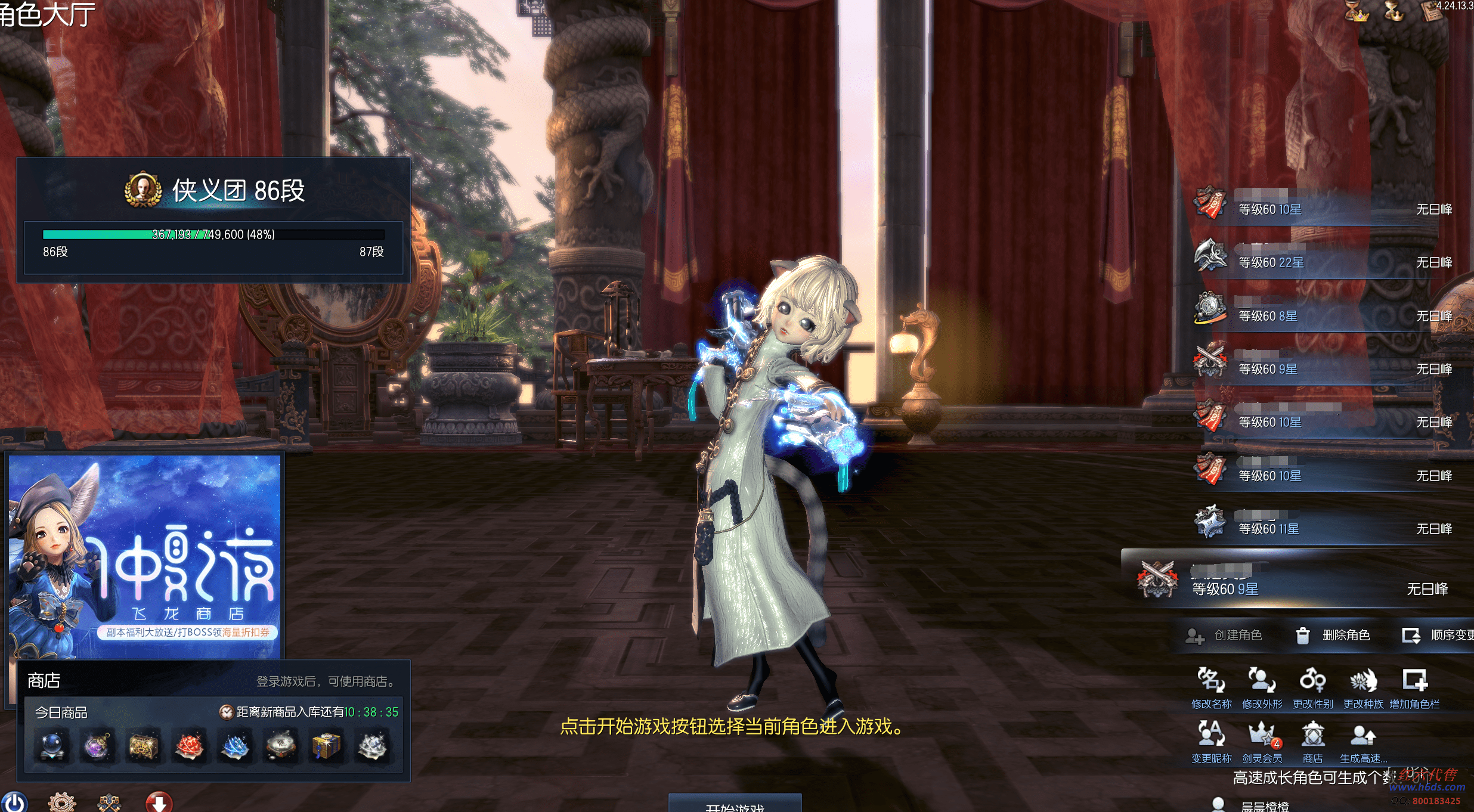
Task: Click the 创建角色 create character button
Action: click(x=1225, y=636)
